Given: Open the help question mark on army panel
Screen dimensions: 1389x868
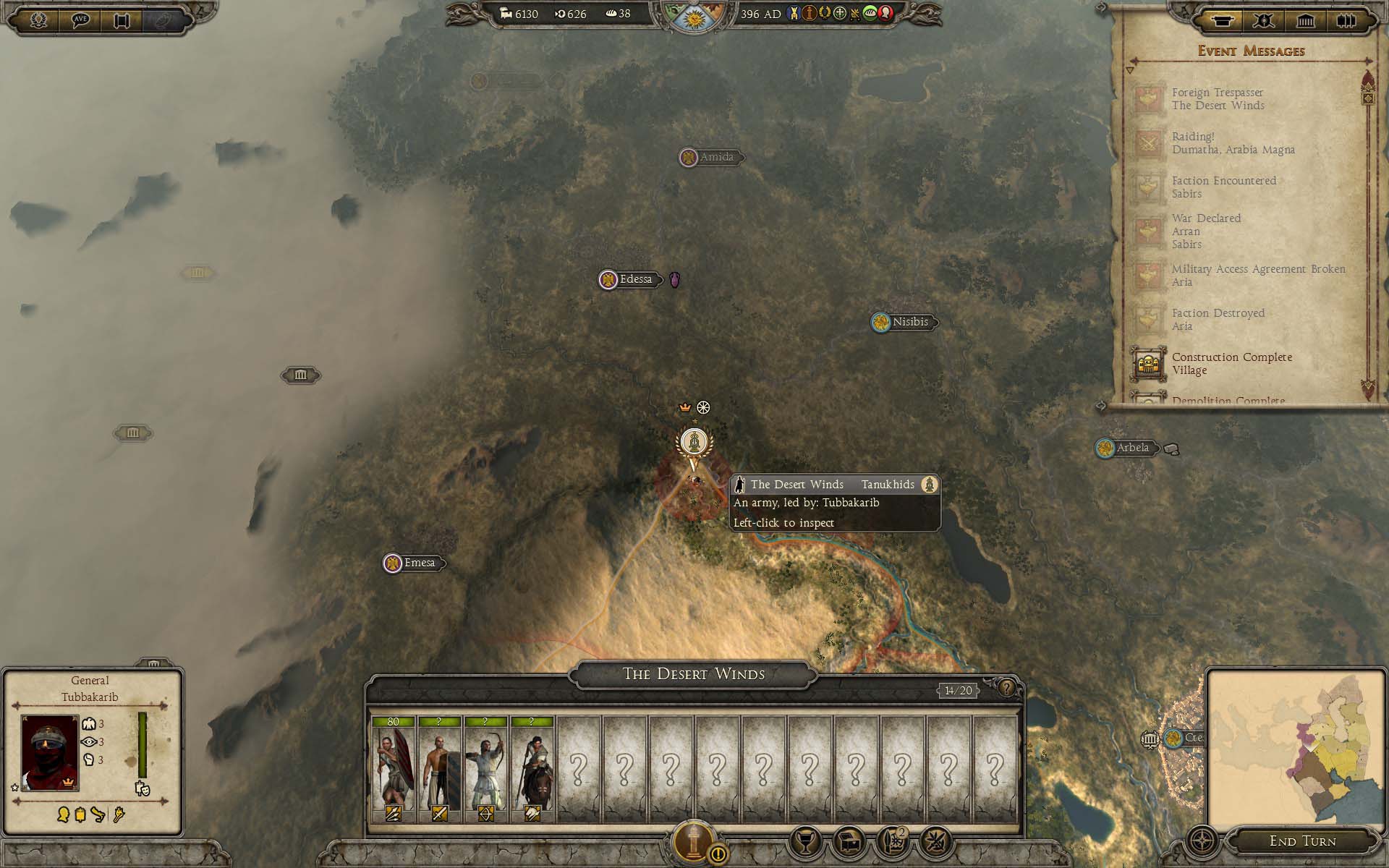Looking at the screenshot, I should pyautogui.click(x=1006, y=688).
